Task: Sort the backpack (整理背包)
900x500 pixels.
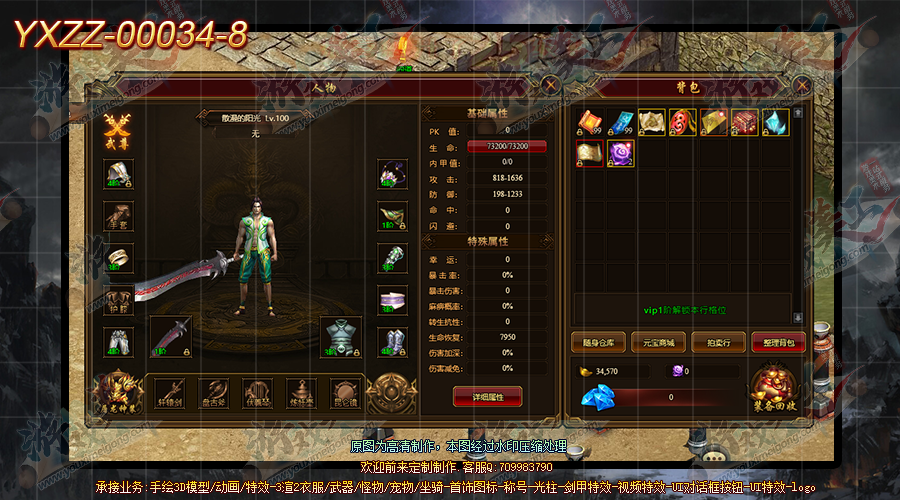Action: [x=778, y=342]
